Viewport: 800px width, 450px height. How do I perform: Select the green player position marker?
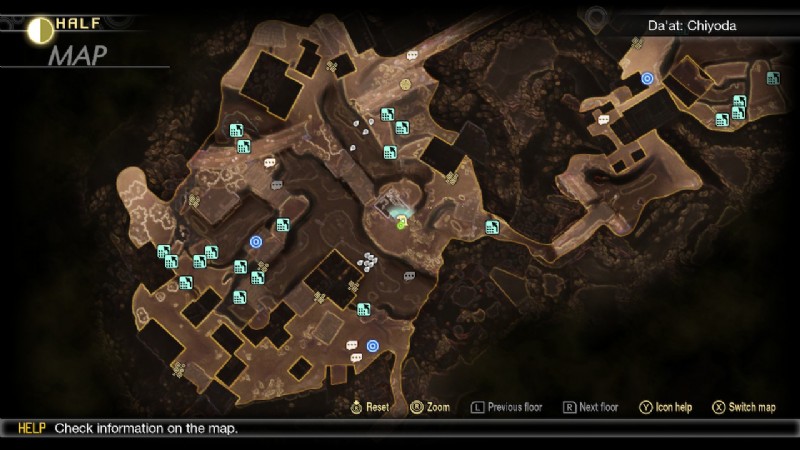[400, 222]
